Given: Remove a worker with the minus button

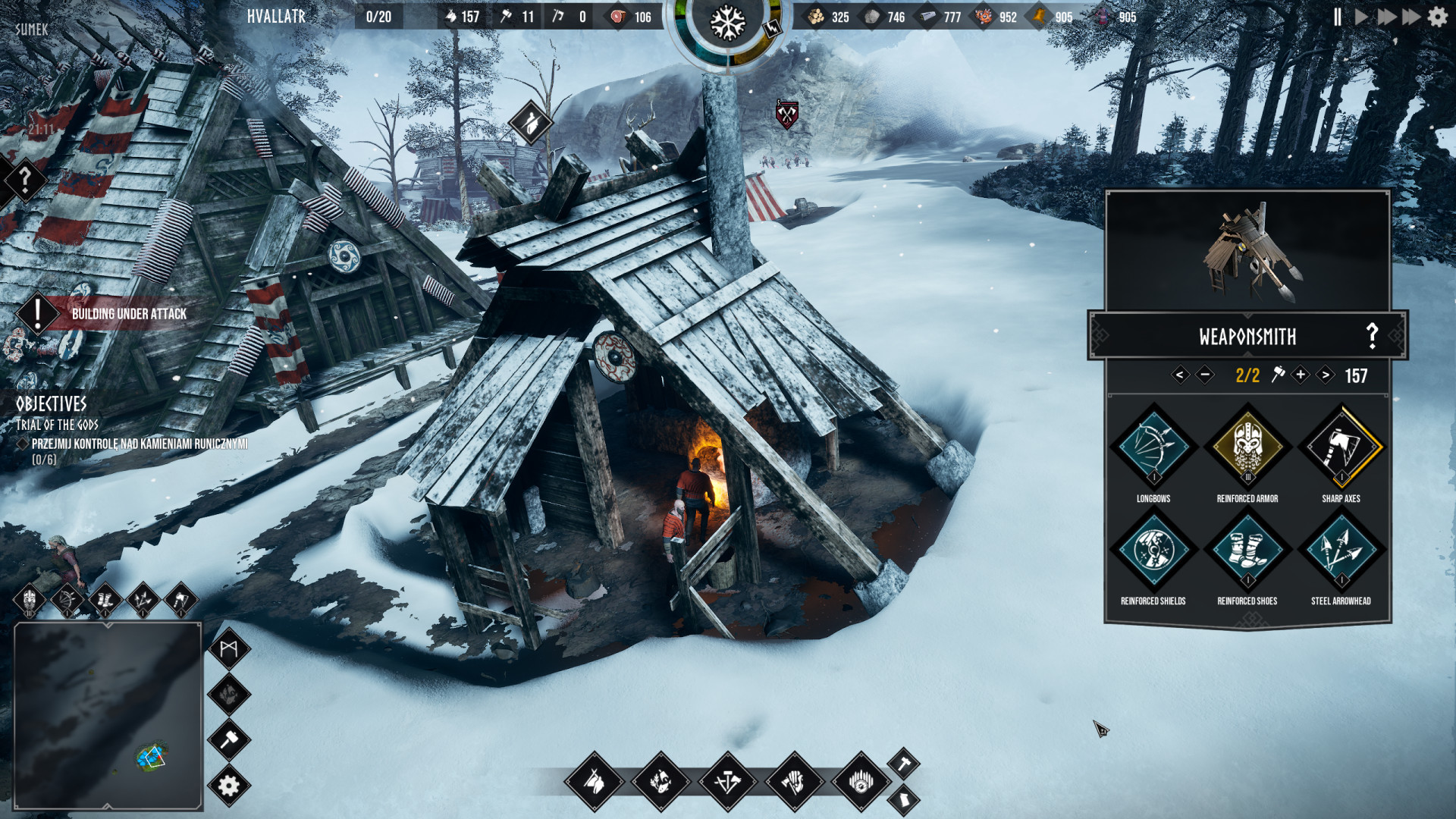Looking at the screenshot, I should 1204,375.
